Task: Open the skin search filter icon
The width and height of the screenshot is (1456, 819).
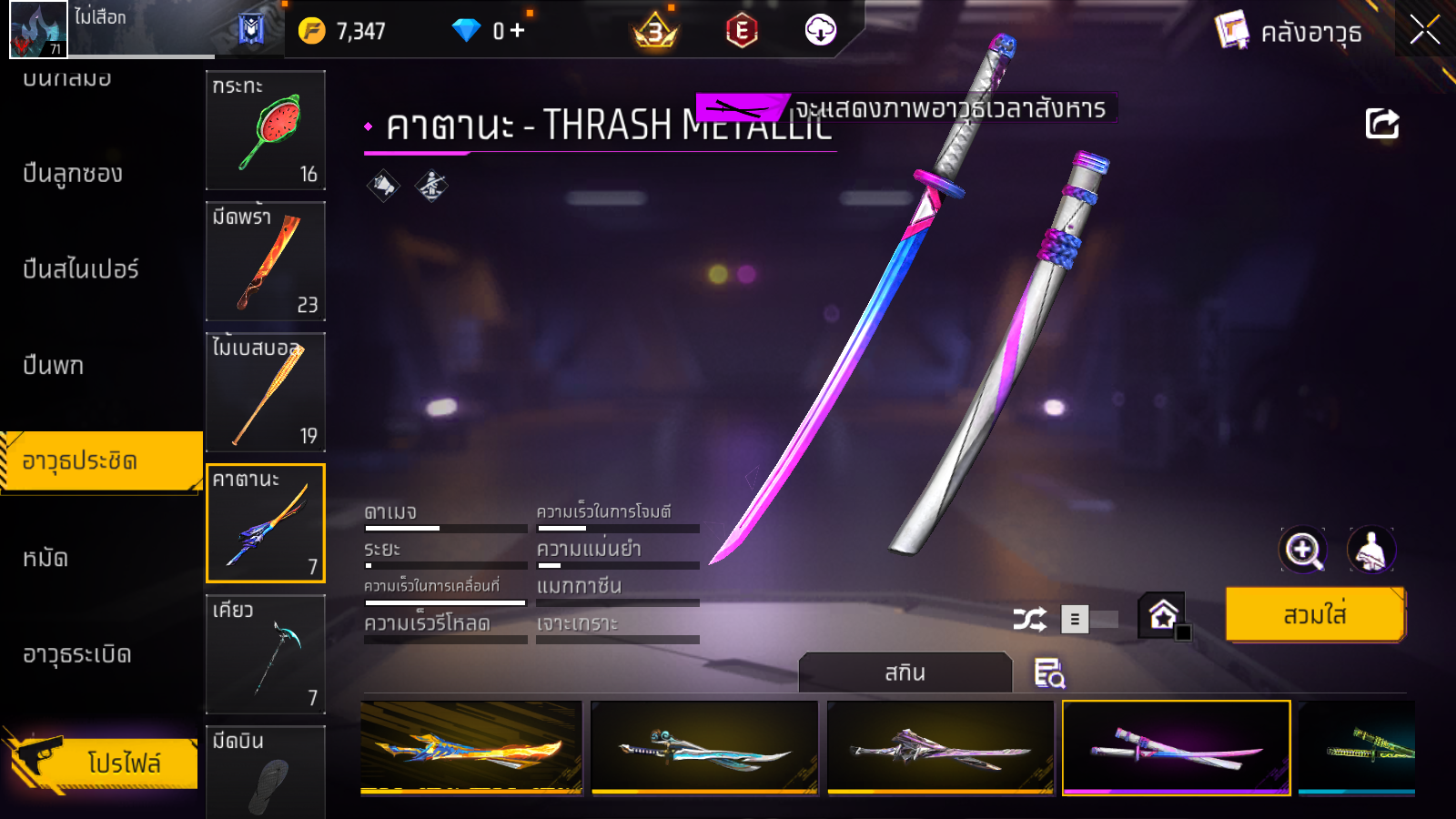Action: point(1049,673)
